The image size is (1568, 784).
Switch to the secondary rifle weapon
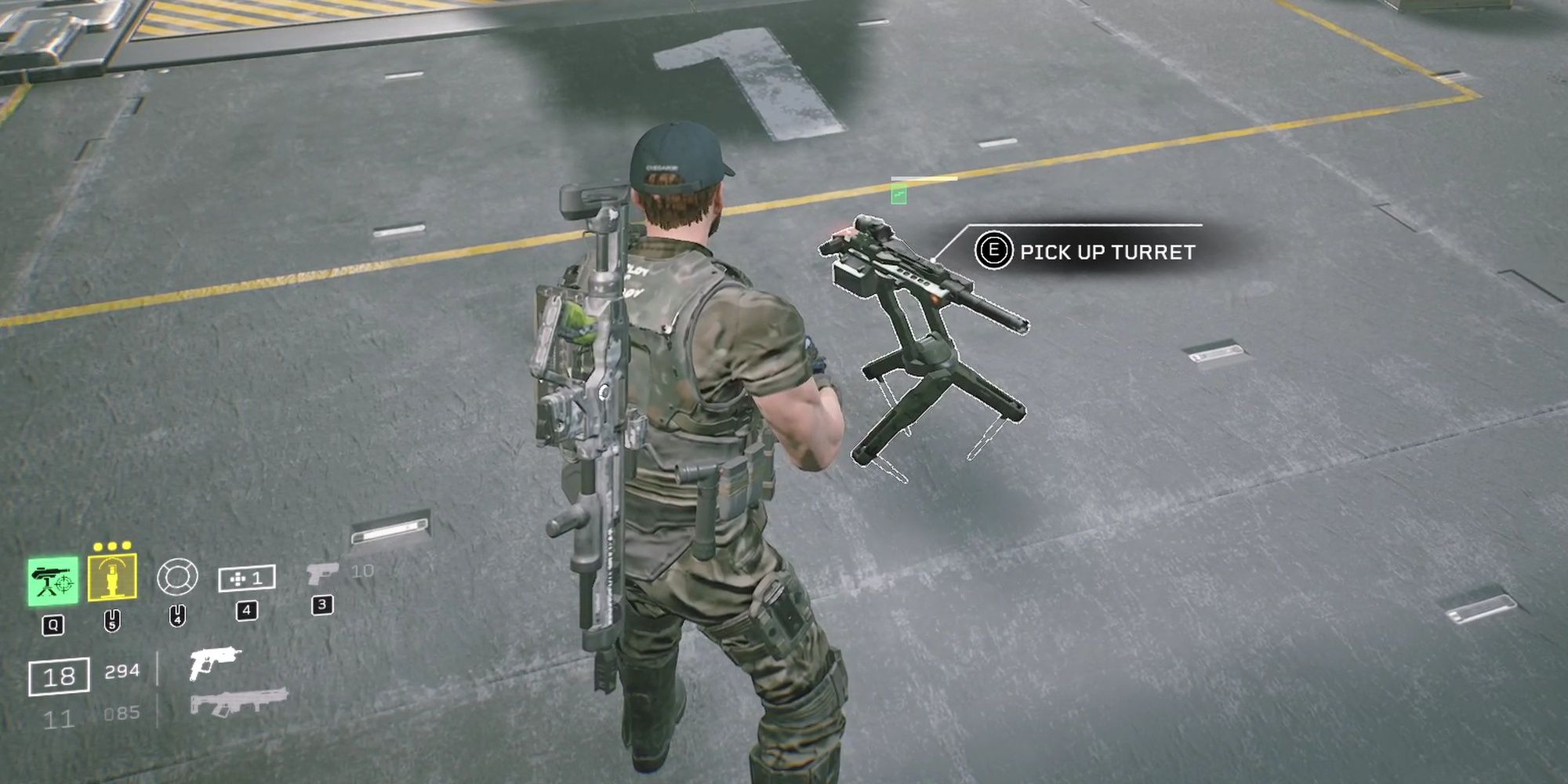click(x=238, y=702)
